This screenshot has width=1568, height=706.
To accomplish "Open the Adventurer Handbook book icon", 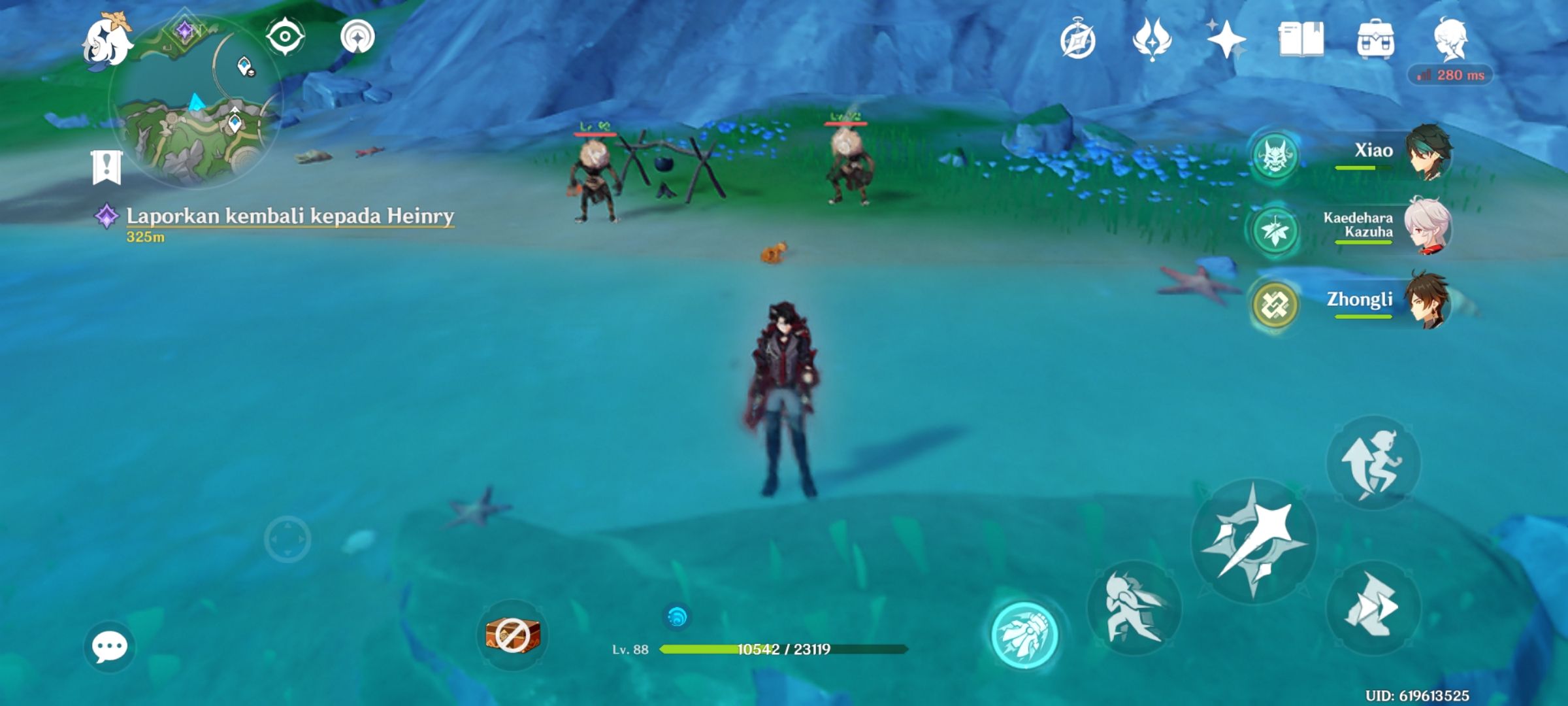I will coord(1305,41).
